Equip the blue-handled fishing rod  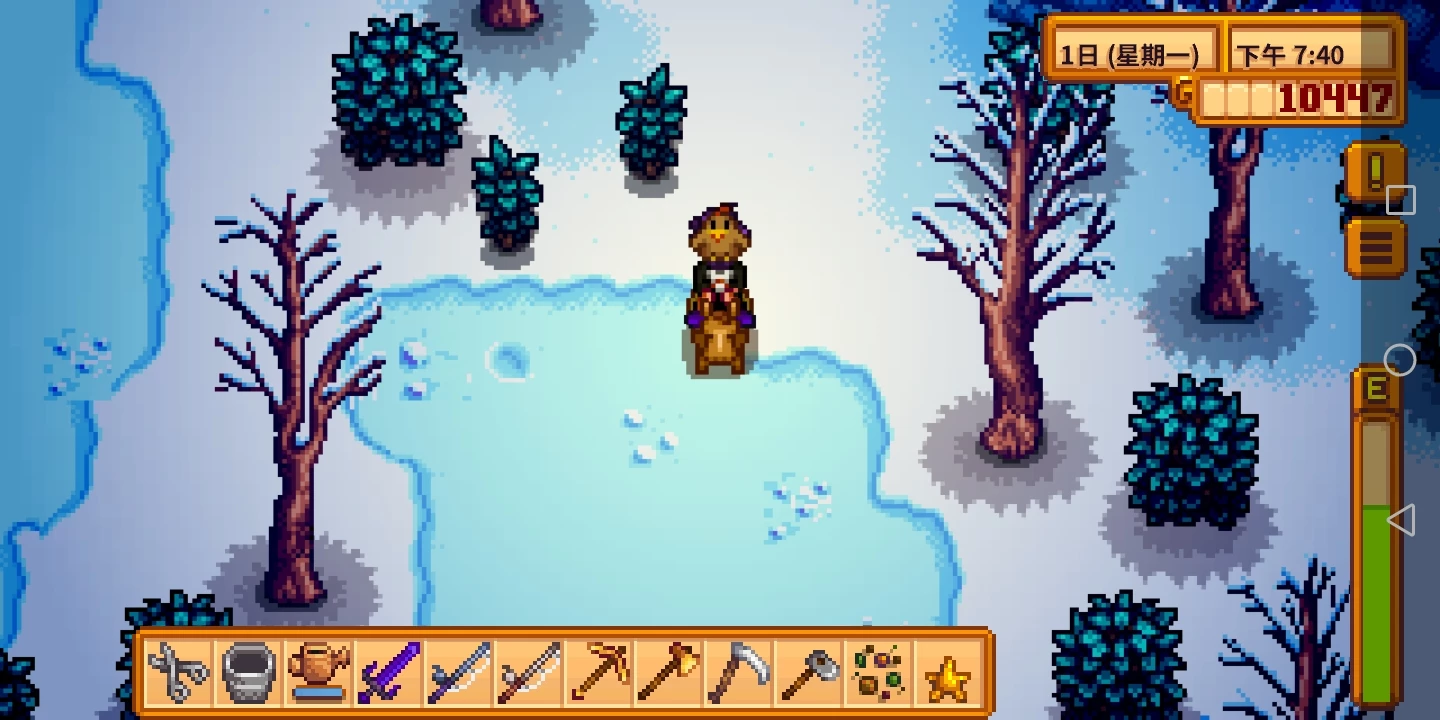point(459,672)
